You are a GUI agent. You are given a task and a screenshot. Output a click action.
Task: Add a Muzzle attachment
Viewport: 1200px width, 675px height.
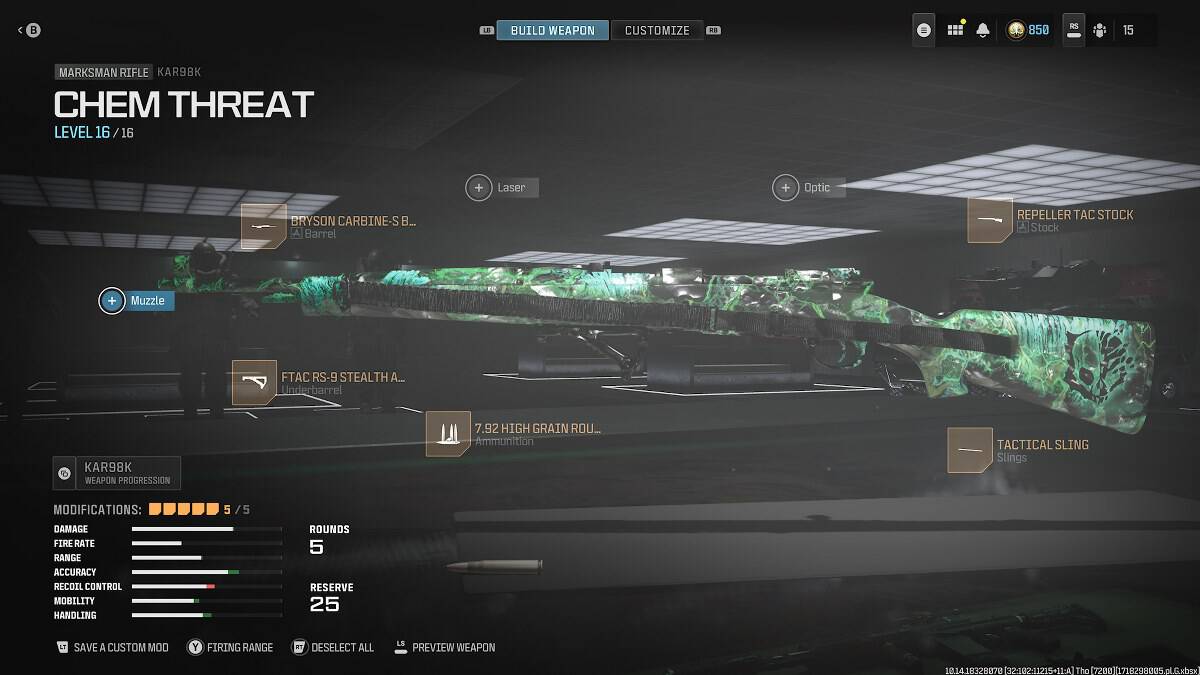[112, 300]
